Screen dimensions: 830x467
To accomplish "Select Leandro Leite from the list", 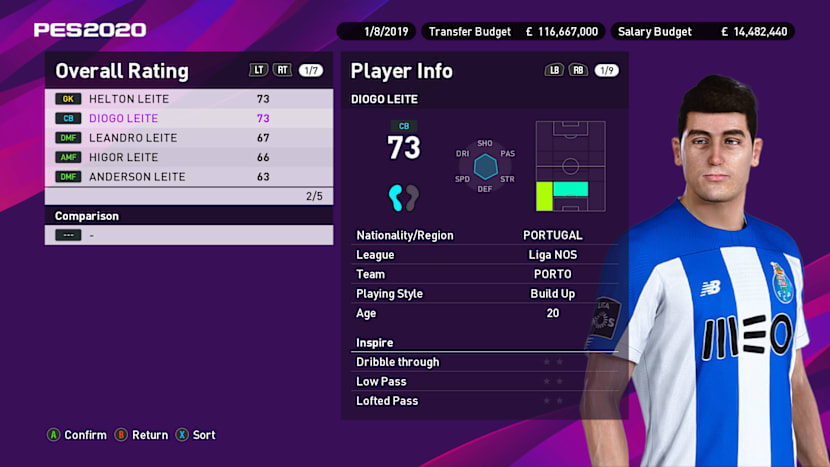I will coord(188,138).
